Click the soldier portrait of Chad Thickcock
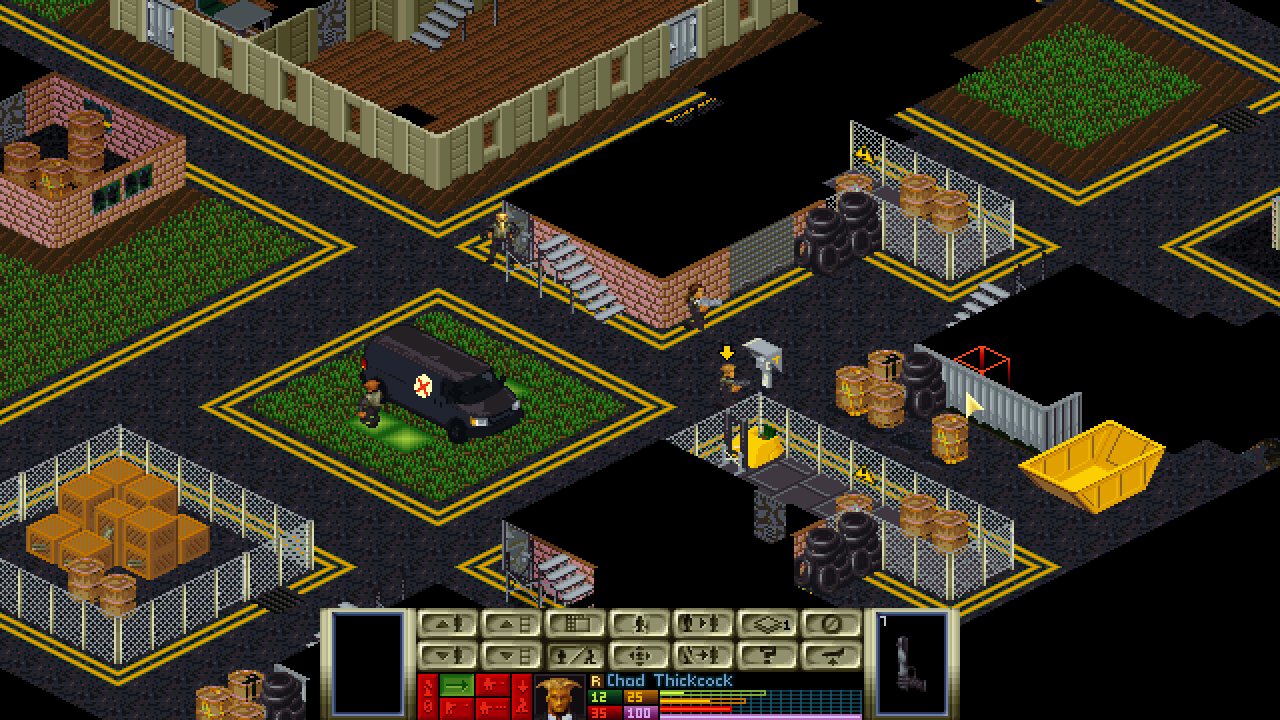Image resolution: width=1280 pixels, height=720 pixels. click(x=559, y=698)
